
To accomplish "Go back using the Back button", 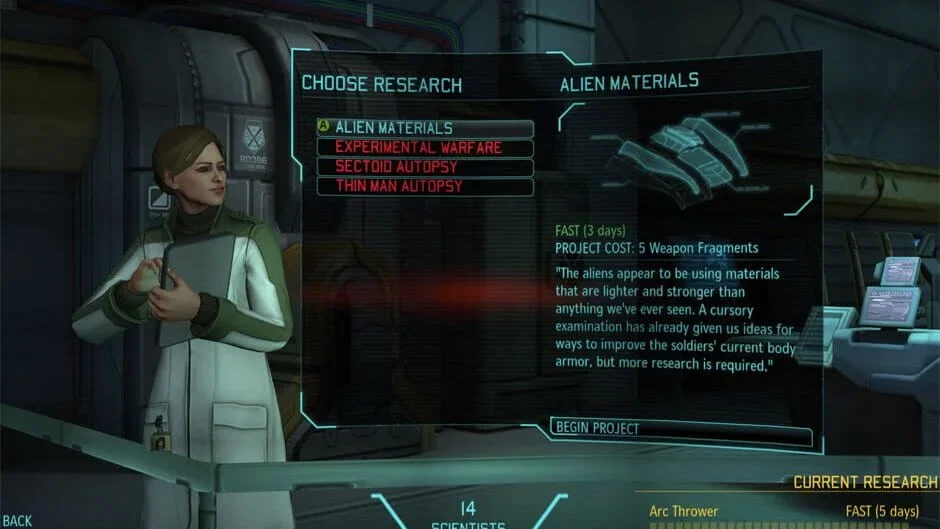I will point(17,520).
